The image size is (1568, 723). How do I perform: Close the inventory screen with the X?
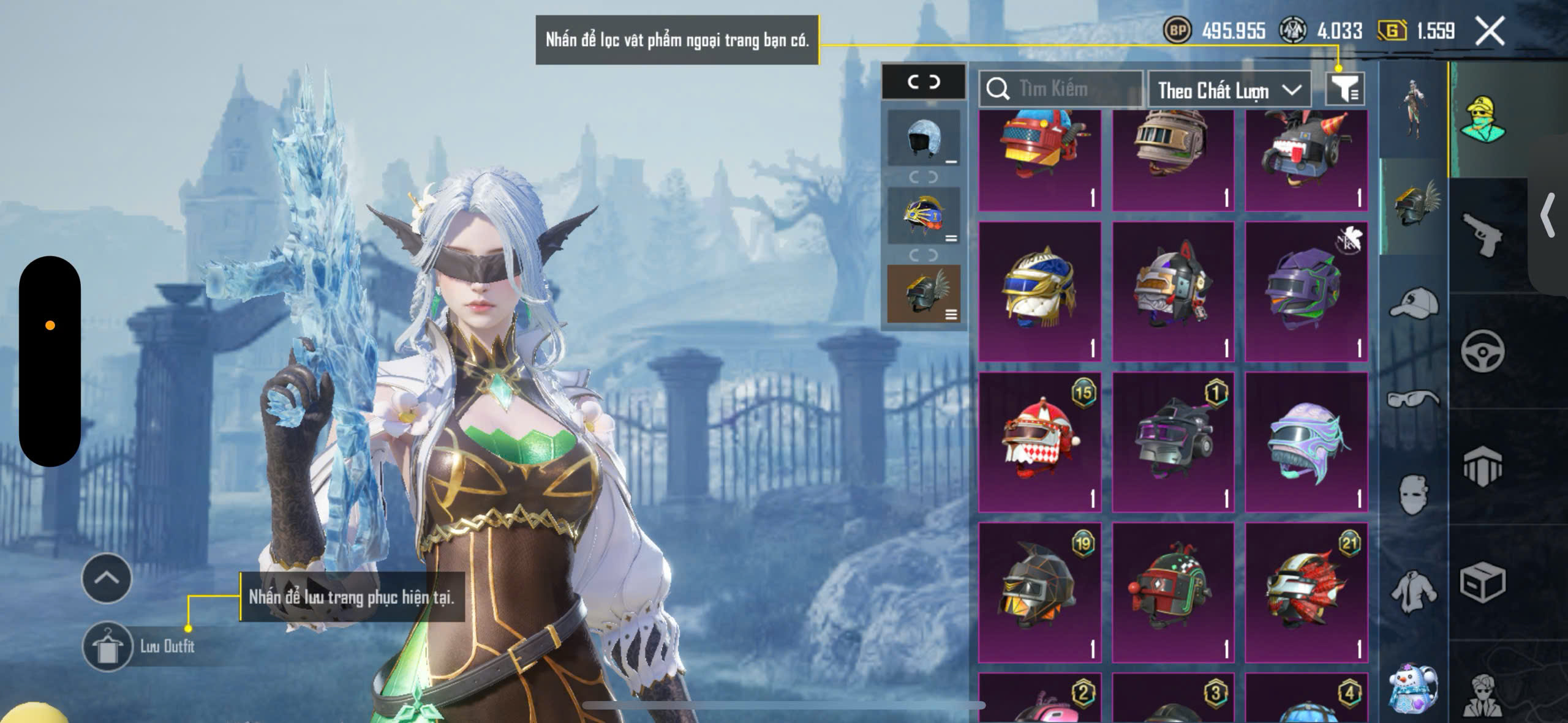click(x=1490, y=31)
